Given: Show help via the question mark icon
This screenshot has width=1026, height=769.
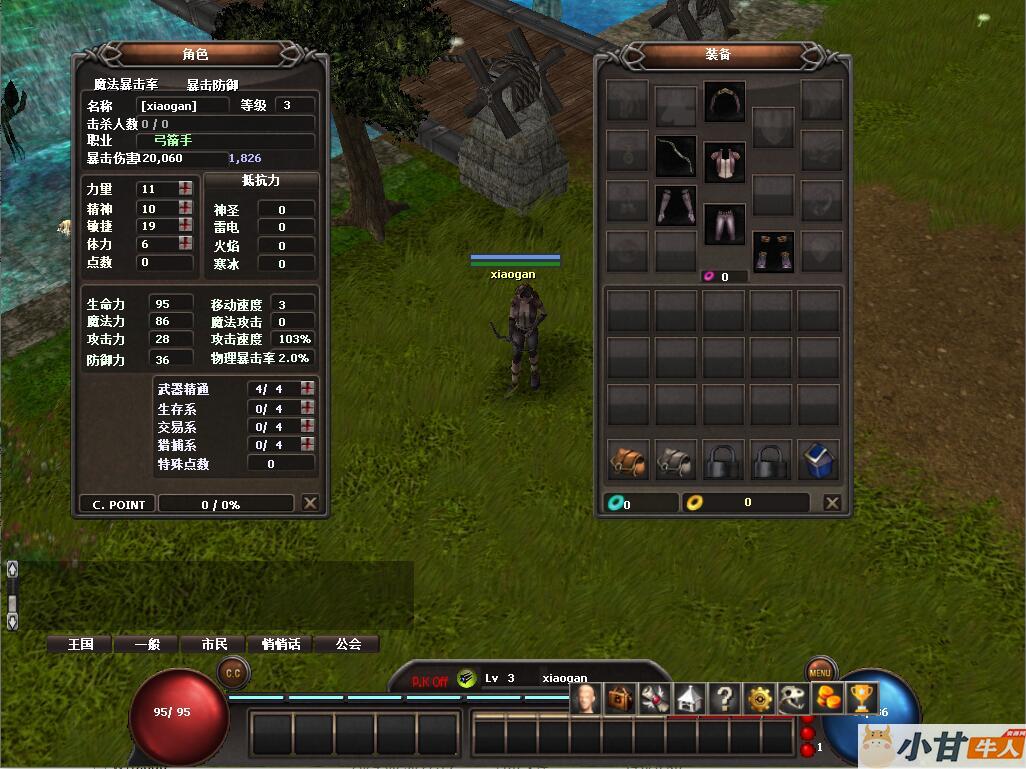Looking at the screenshot, I should [x=724, y=699].
